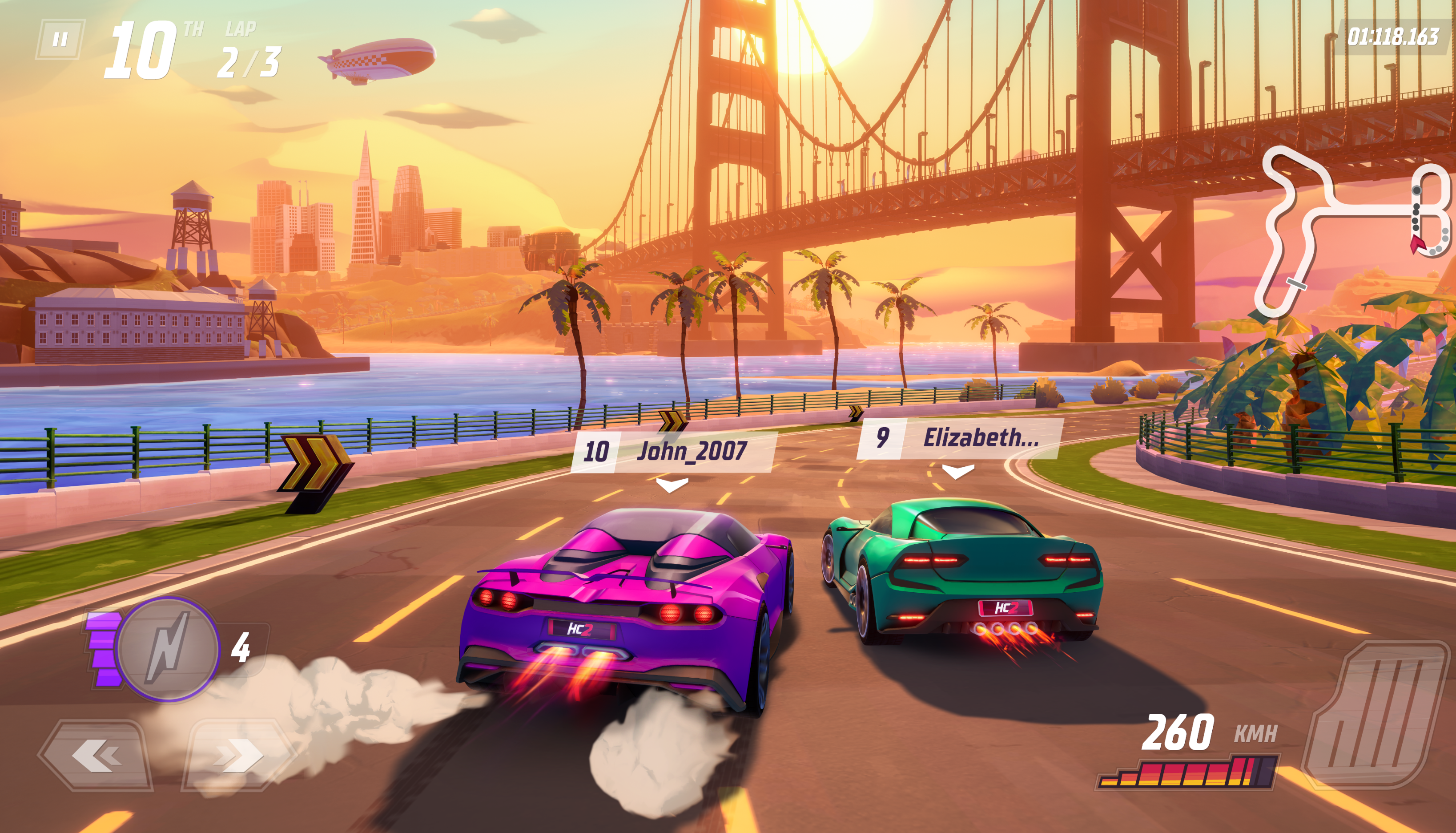Pause the race

point(60,40)
